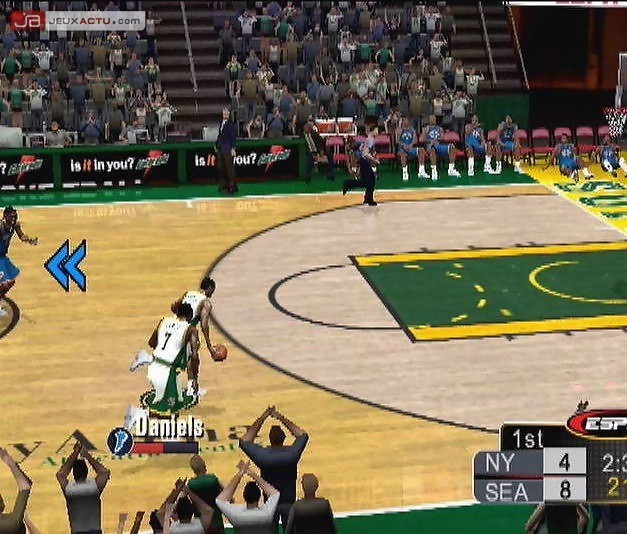Image resolution: width=627 pixels, height=534 pixels.
Task: Select the round player icon beside Daniels
Action: pyautogui.click(x=120, y=440)
